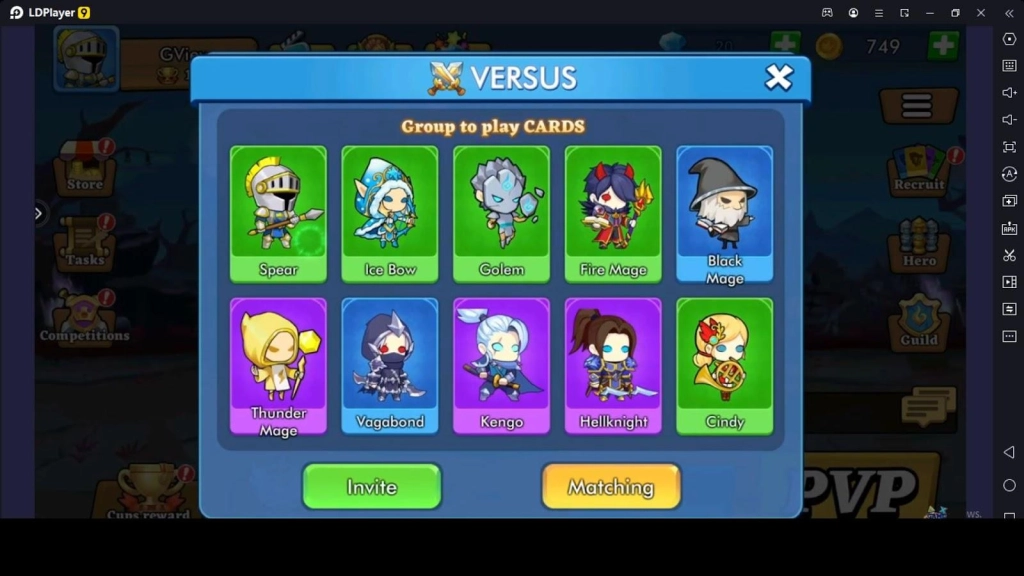Start Matching for an opponent
1024x576 pixels.
(611, 487)
